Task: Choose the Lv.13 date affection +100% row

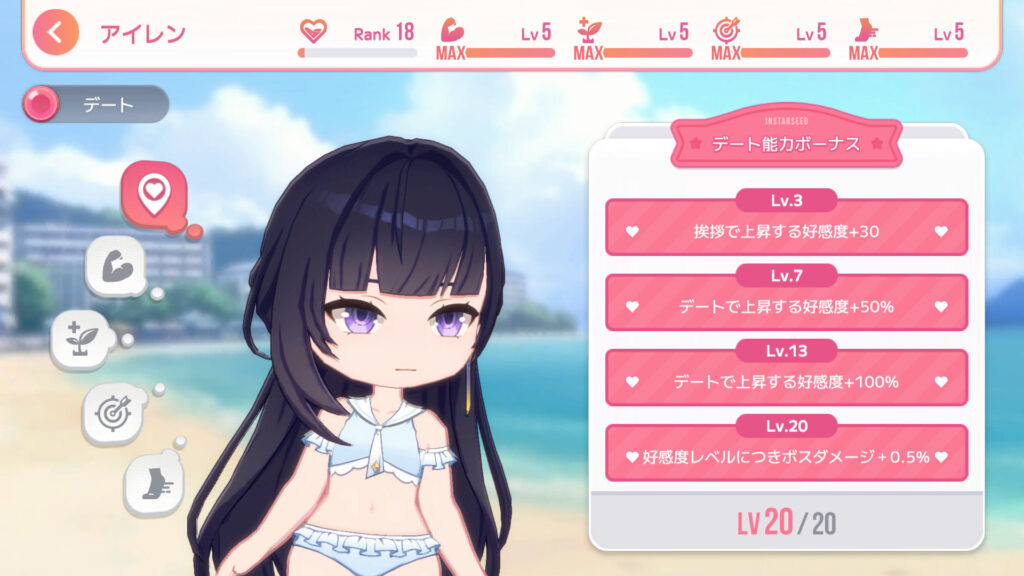Action: [x=786, y=380]
